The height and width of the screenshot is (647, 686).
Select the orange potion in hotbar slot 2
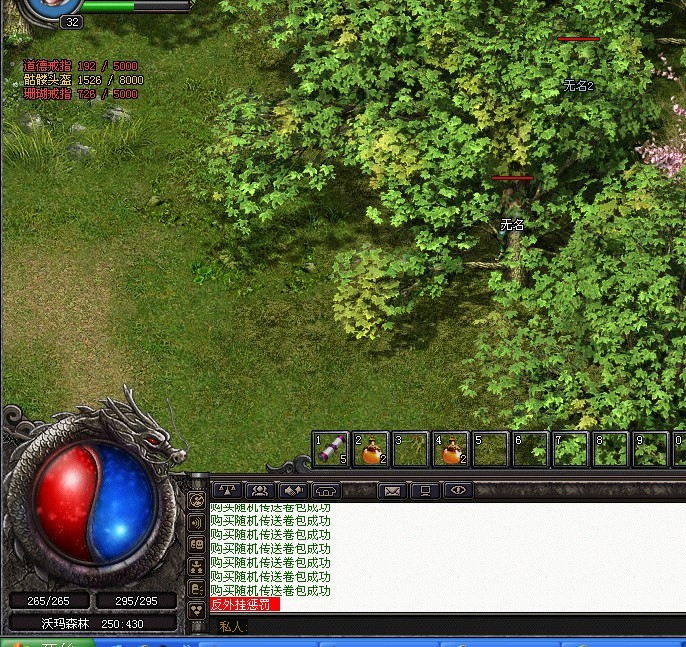pos(371,450)
